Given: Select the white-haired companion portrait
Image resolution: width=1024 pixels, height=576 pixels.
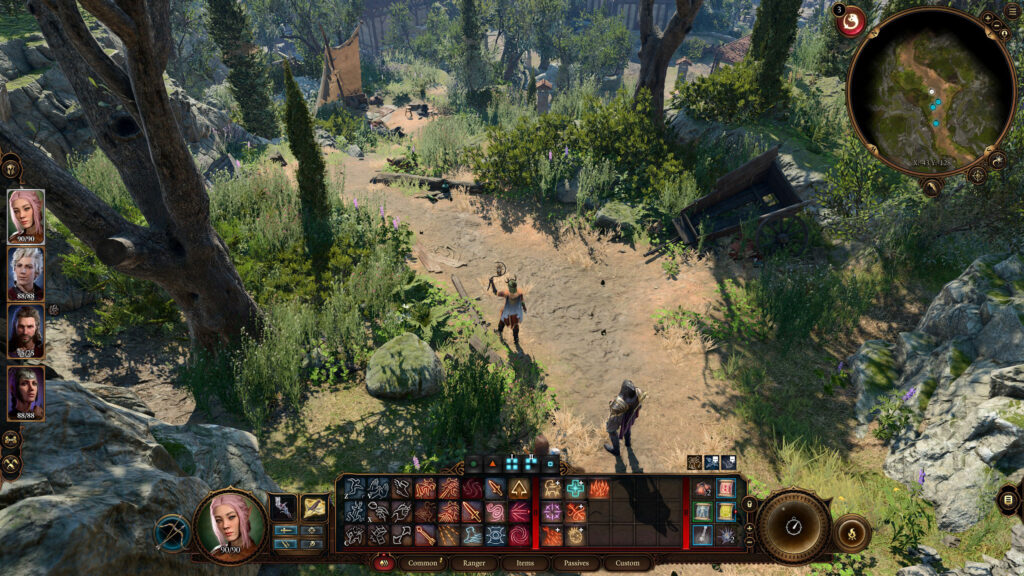Looking at the screenshot, I should [26, 271].
